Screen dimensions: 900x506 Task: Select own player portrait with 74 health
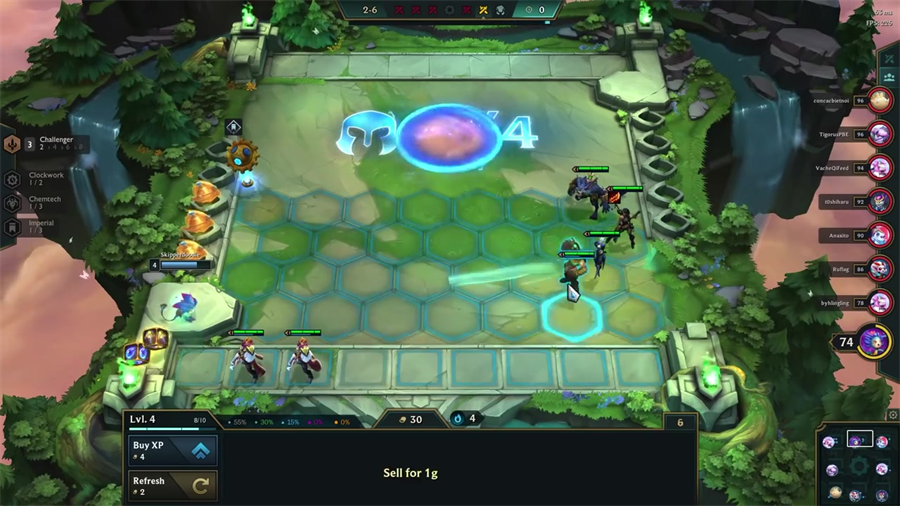(874, 342)
